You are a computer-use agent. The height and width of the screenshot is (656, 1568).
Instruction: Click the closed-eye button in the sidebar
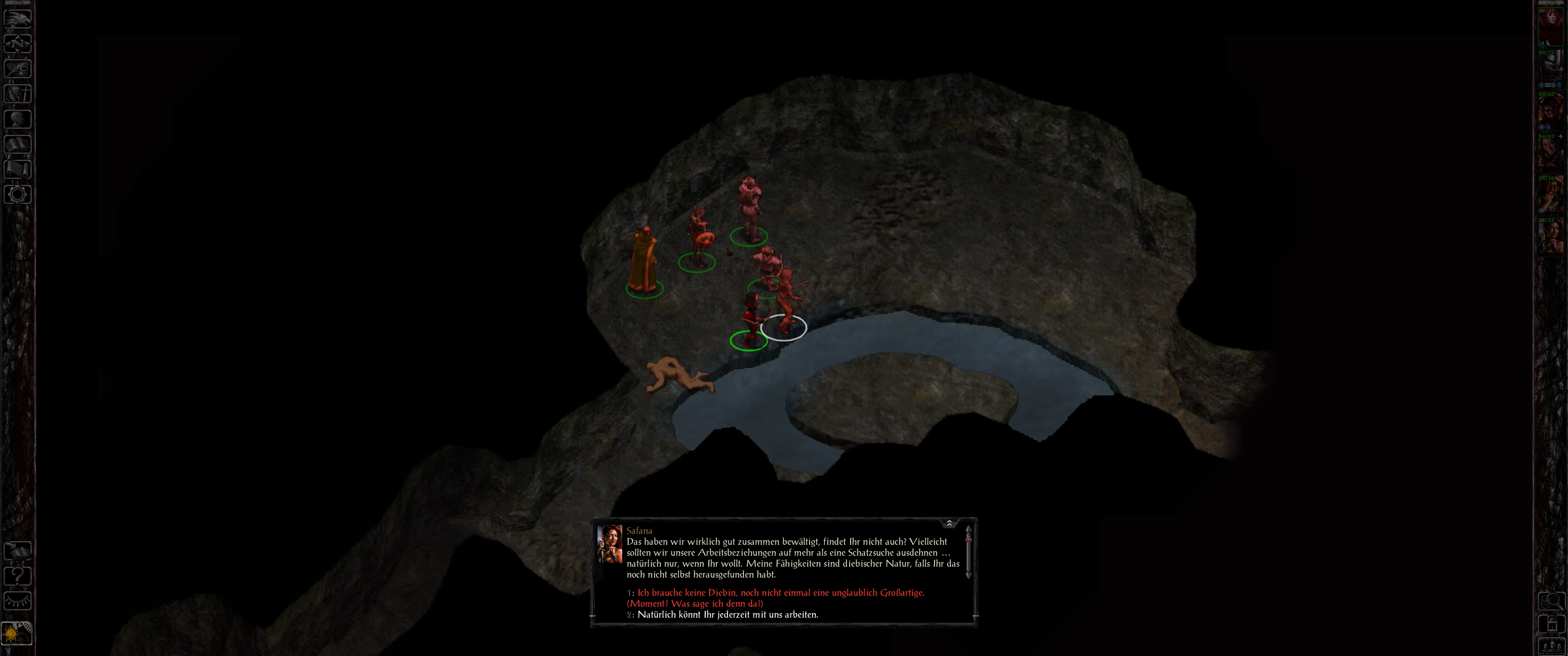(x=18, y=601)
